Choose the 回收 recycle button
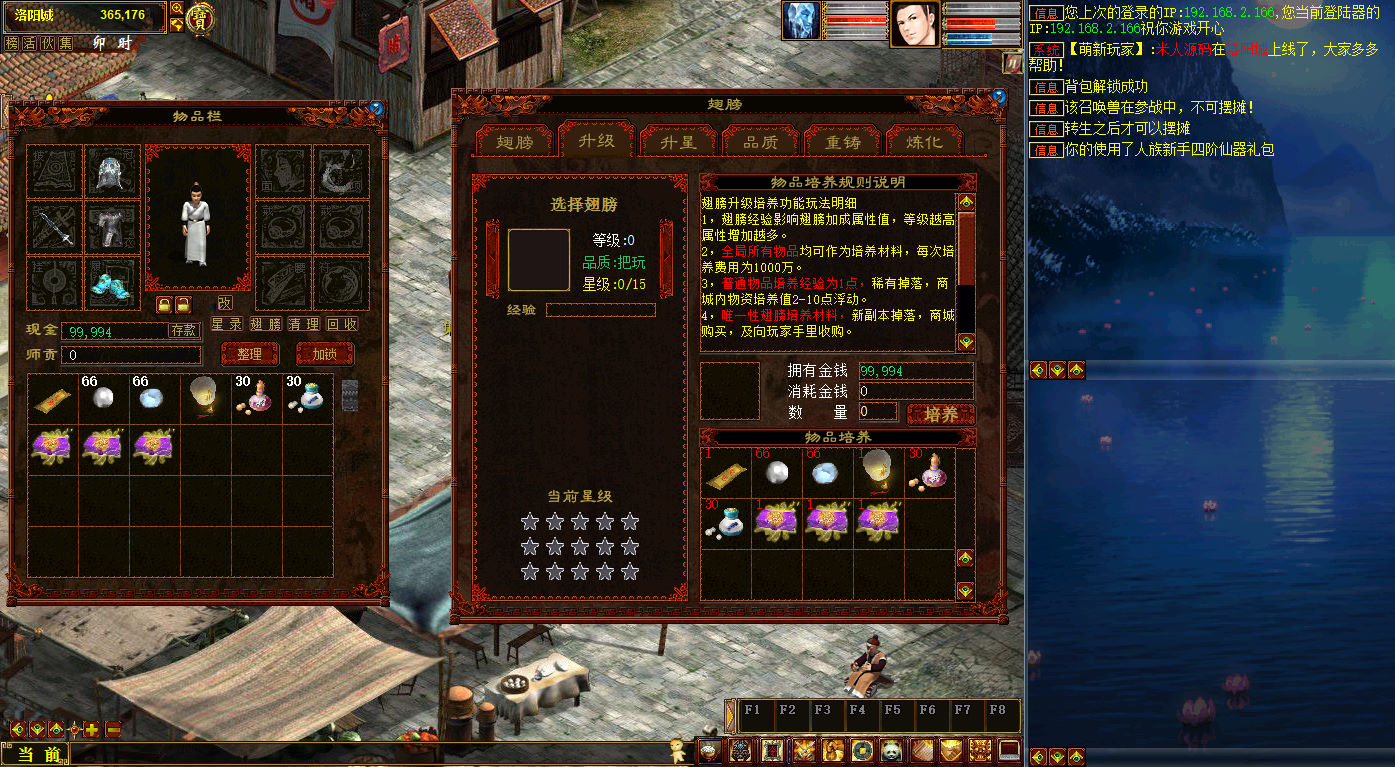The width and height of the screenshot is (1395, 767). point(342,325)
